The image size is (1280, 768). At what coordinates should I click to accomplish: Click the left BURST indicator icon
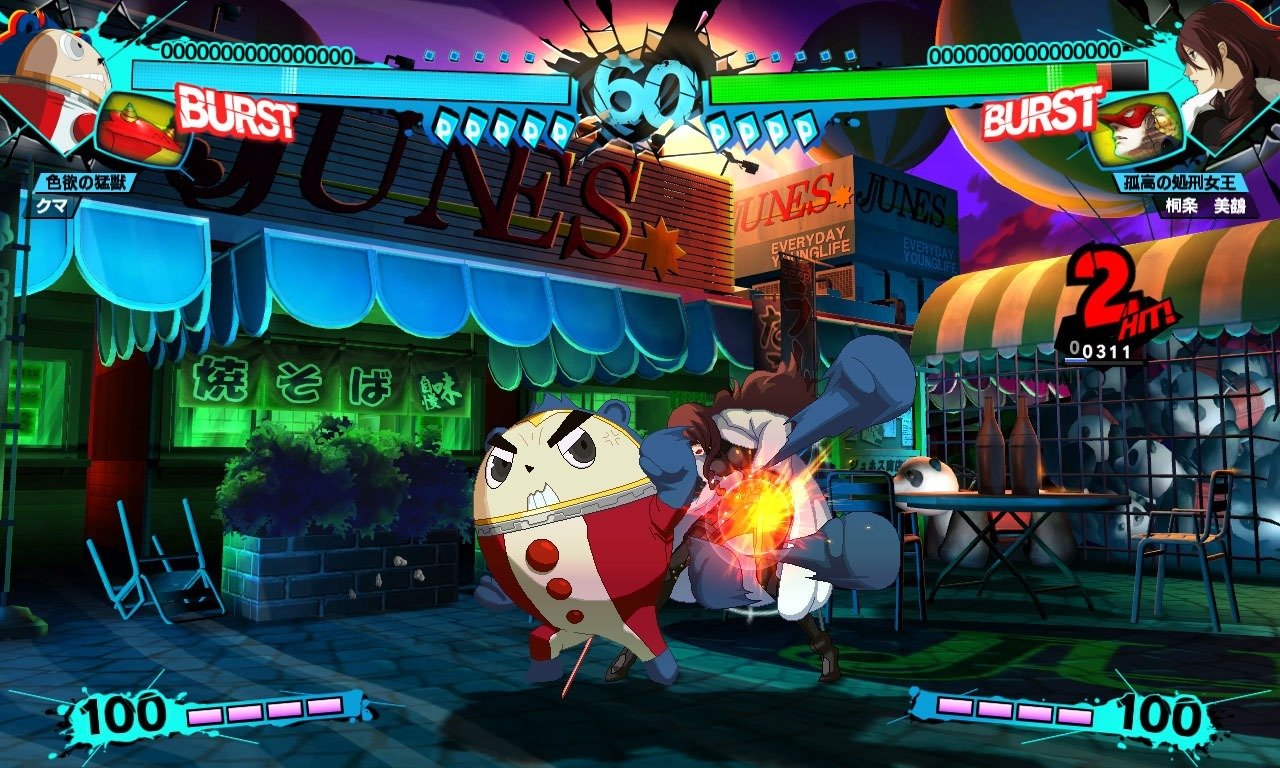(235, 115)
